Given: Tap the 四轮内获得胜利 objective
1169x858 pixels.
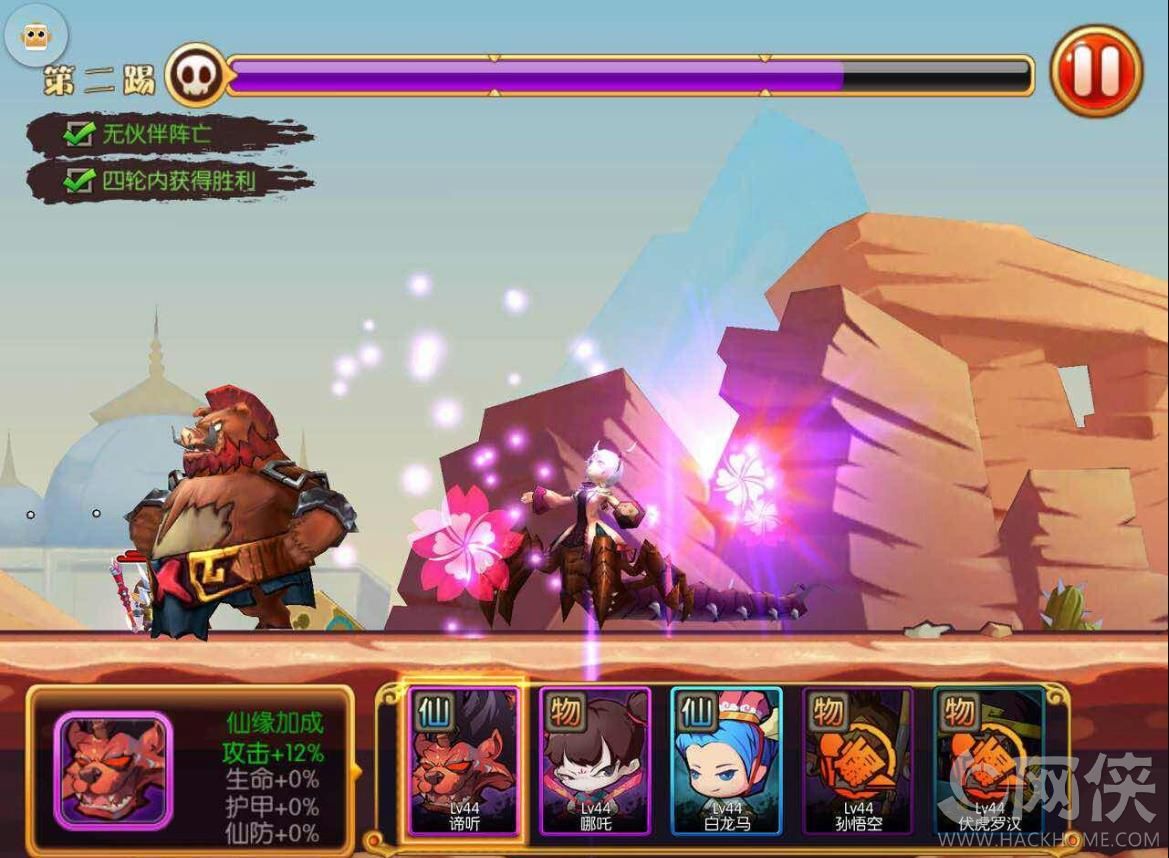Looking at the screenshot, I should pos(170,181).
